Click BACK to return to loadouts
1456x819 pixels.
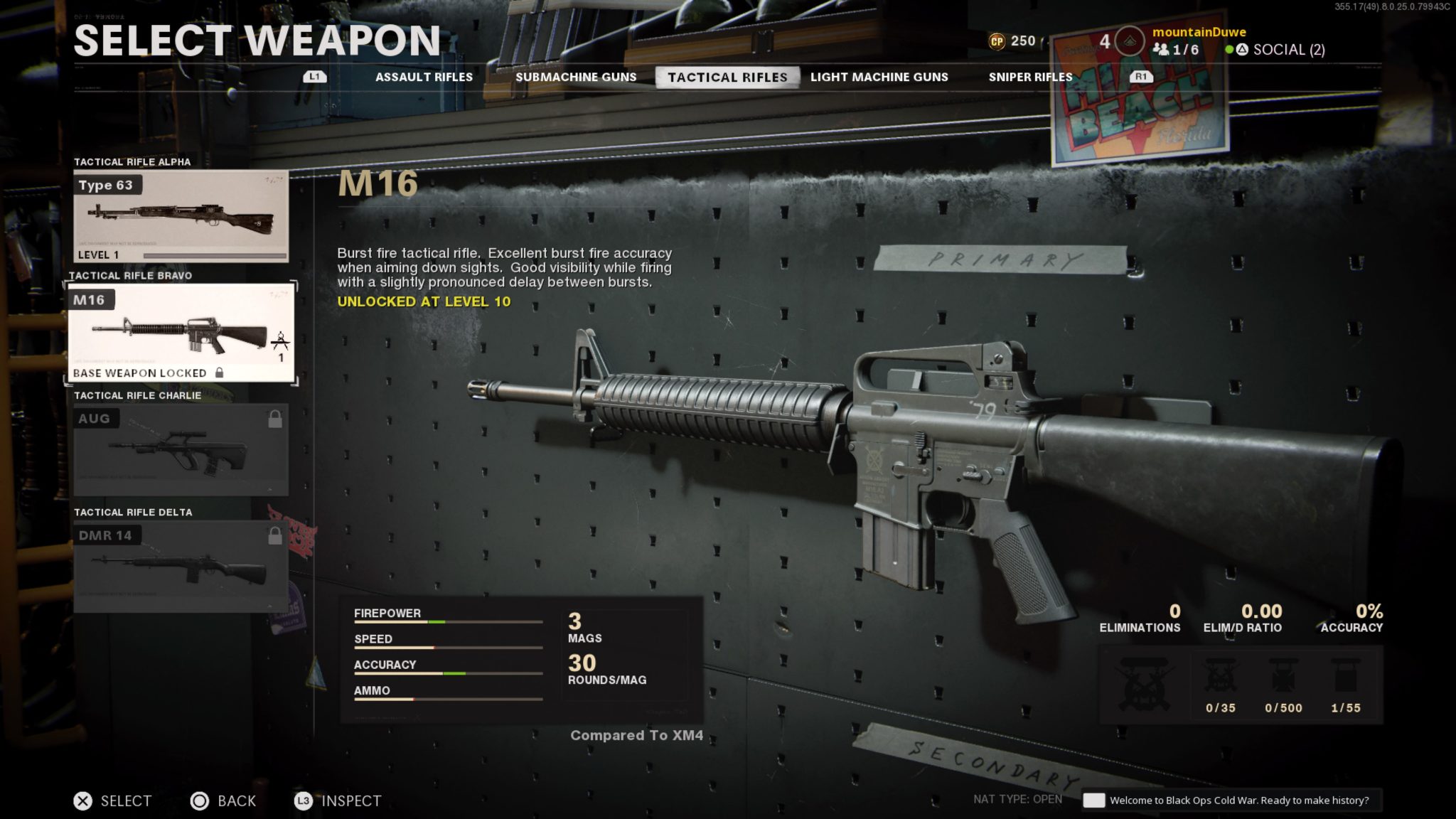[223, 801]
